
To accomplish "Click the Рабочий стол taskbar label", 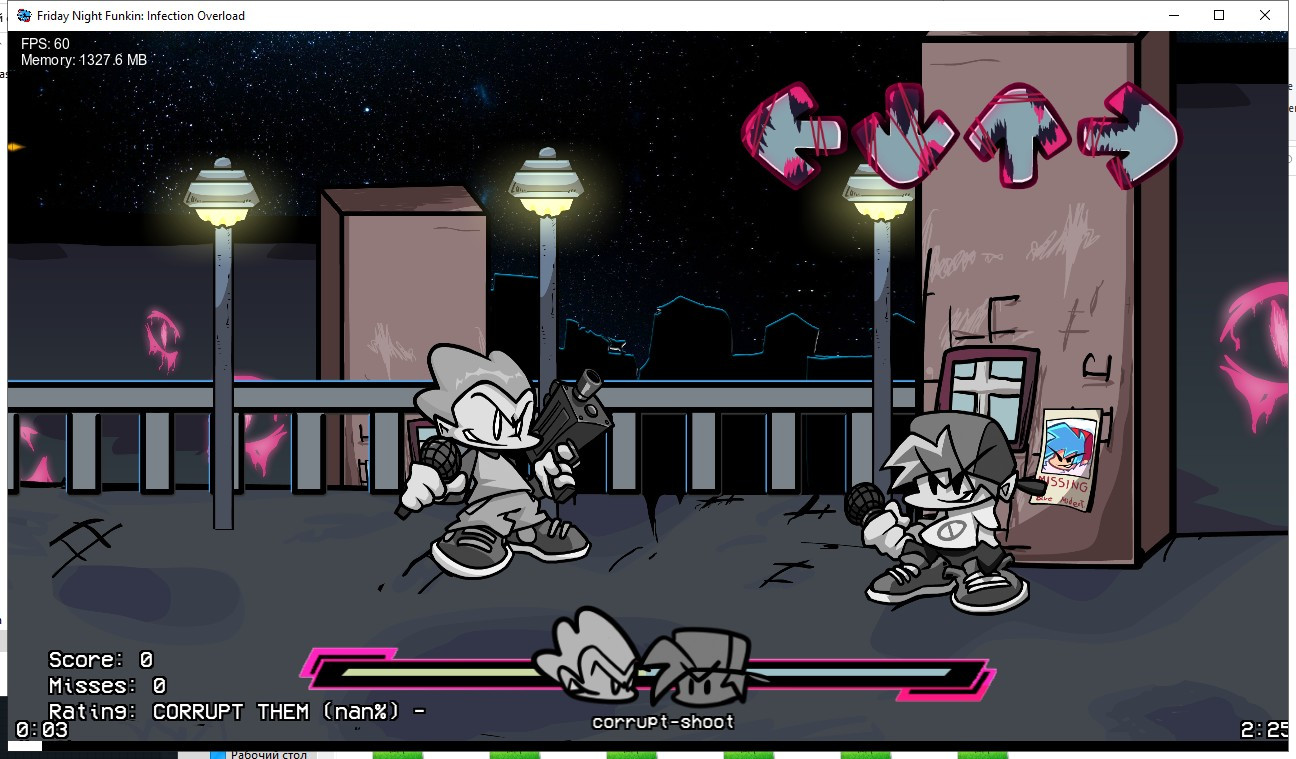I will coord(267,754).
